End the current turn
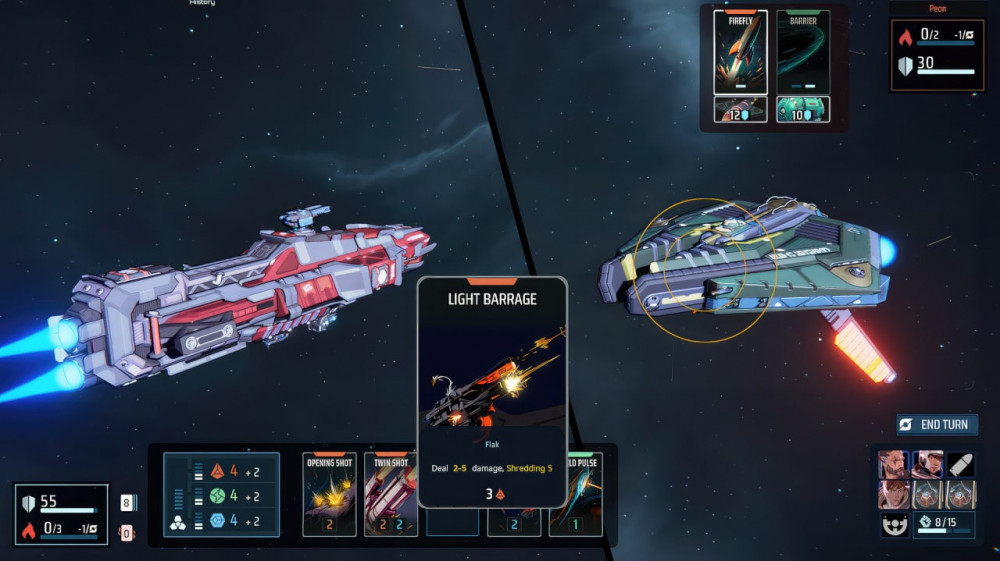The width and height of the screenshot is (1000, 561). 936,425
